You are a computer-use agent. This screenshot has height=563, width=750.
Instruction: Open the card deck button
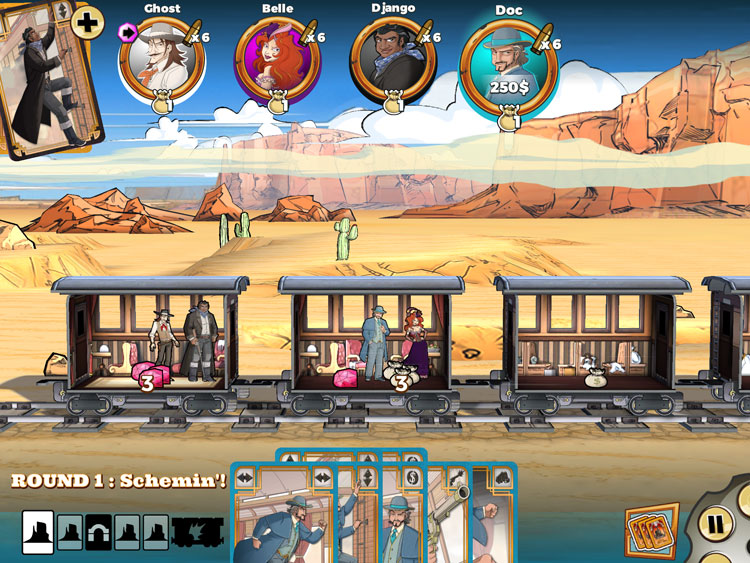651,531
